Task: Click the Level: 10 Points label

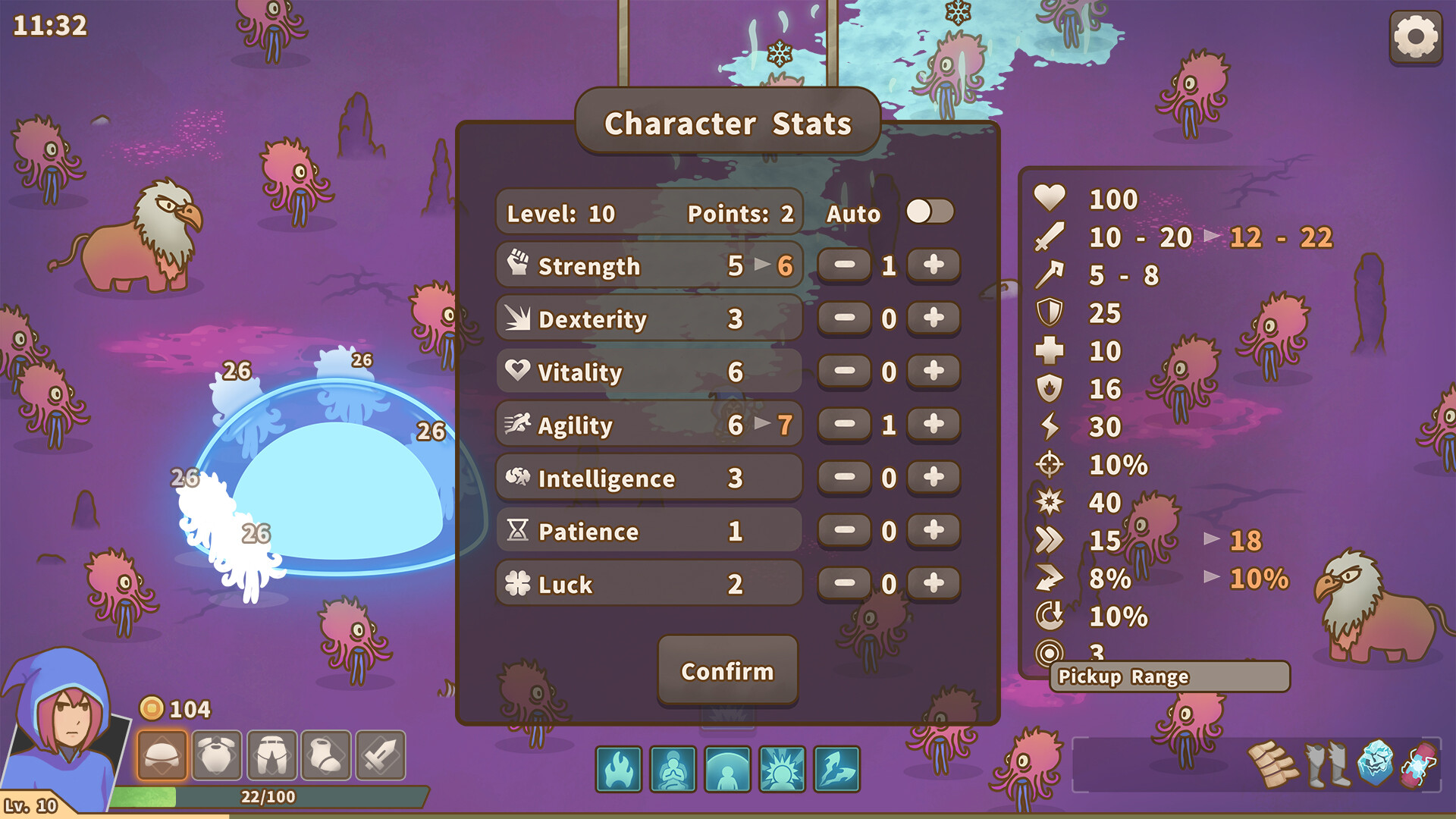Action: pos(648,213)
